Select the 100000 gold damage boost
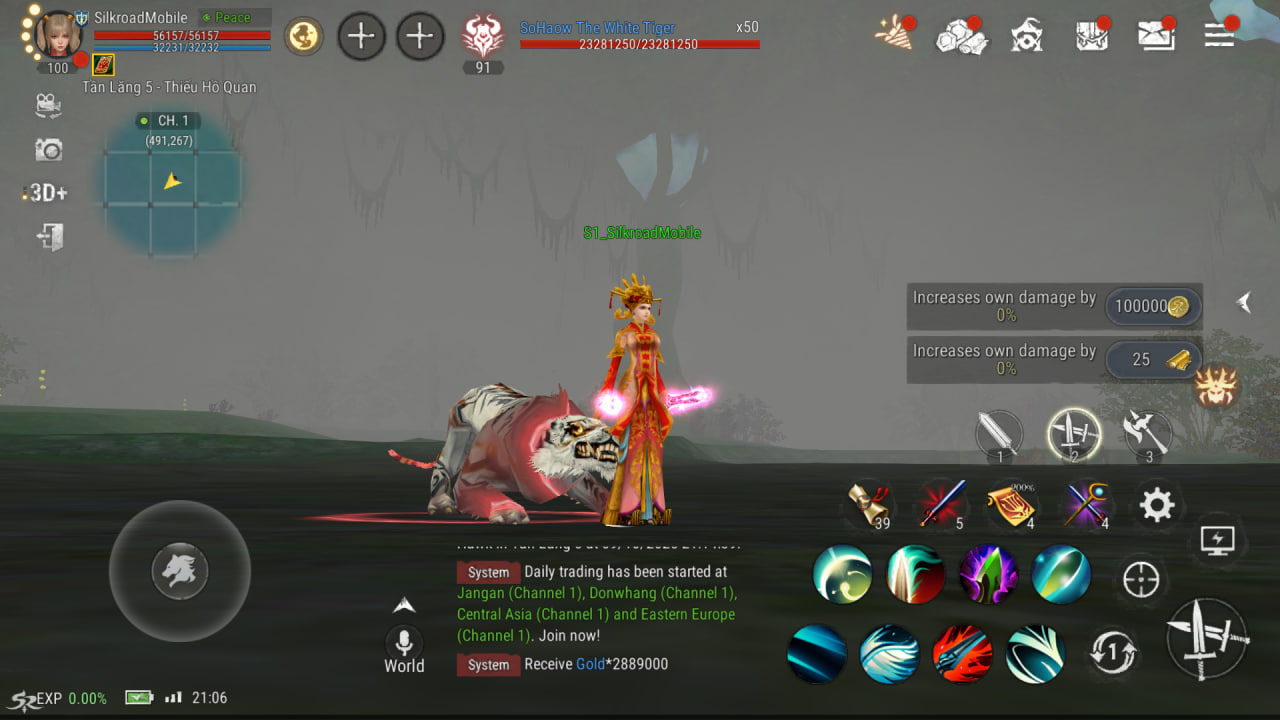 click(x=1152, y=306)
